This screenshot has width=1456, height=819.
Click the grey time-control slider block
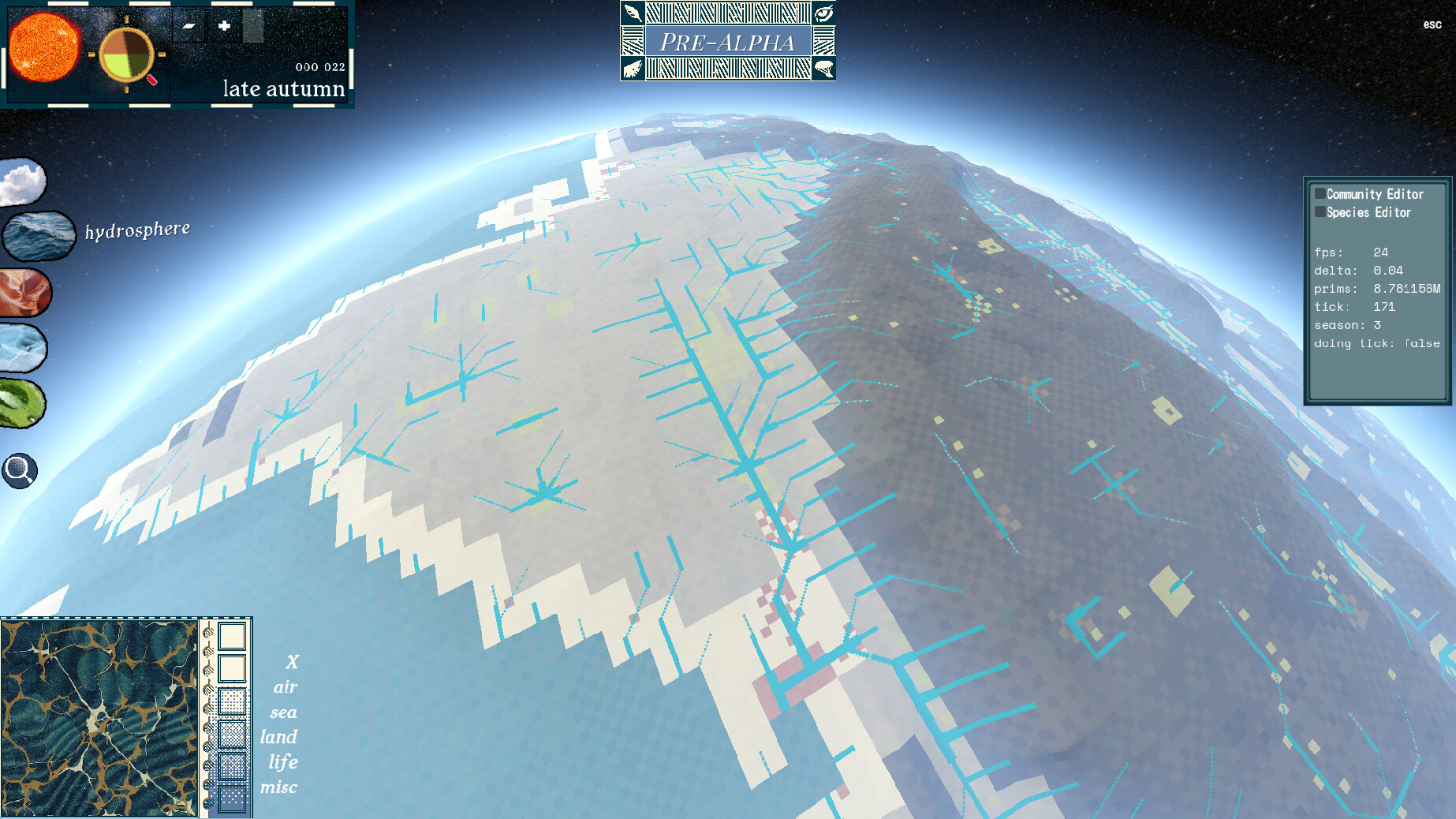[253, 27]
